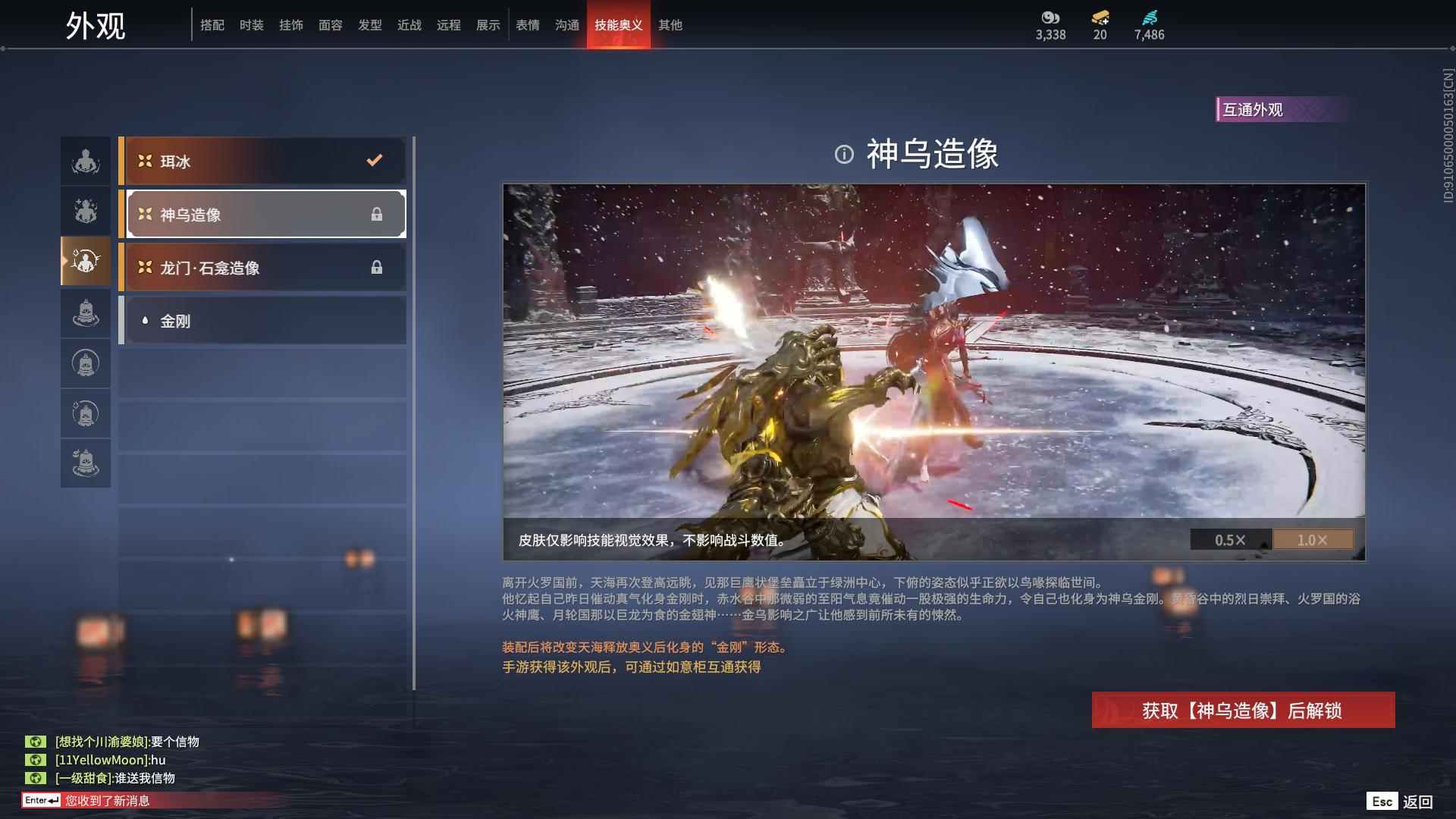Viewport: 1456px width, 819px height.
Task: Select the 0.5x playback speed option
Action: pyautogui.click(x=1231, y=540)
